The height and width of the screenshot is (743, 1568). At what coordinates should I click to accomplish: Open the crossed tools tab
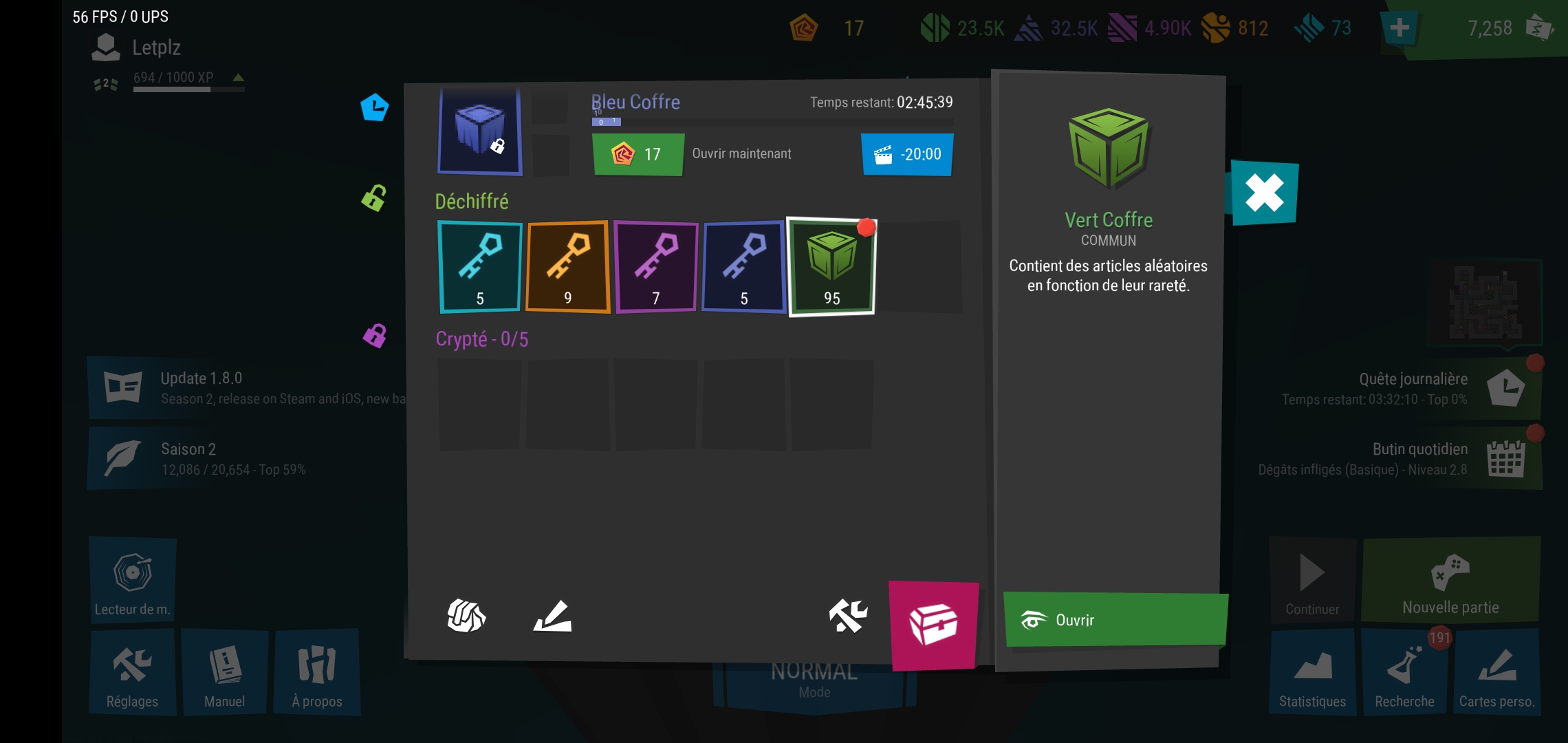coord(848,615)
